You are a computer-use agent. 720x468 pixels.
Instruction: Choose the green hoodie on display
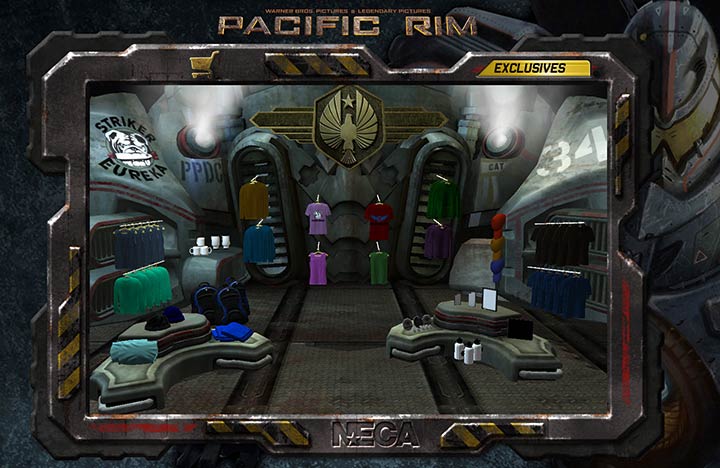(443, 198)
